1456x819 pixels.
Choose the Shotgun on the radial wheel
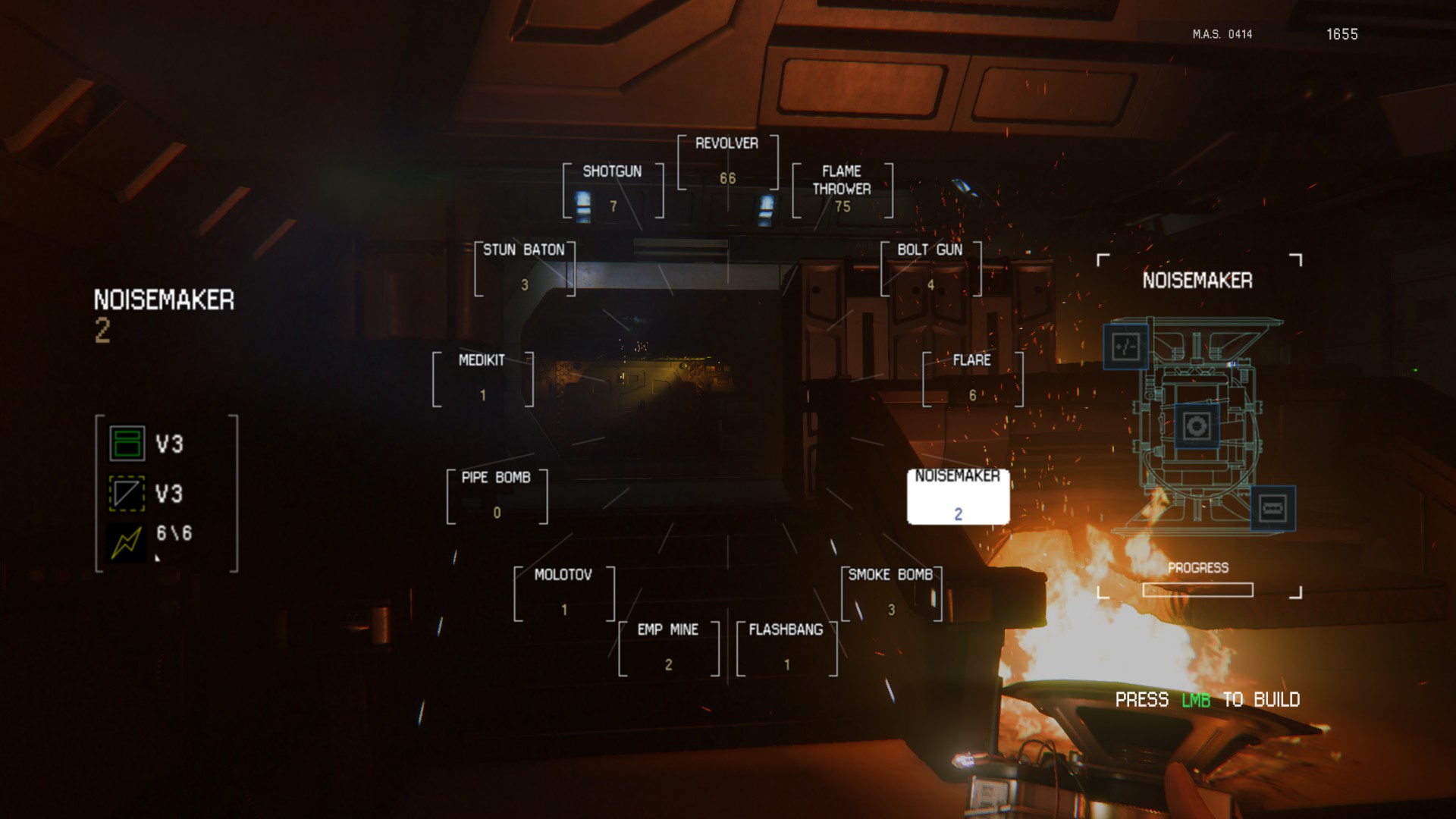click(613, 190)
